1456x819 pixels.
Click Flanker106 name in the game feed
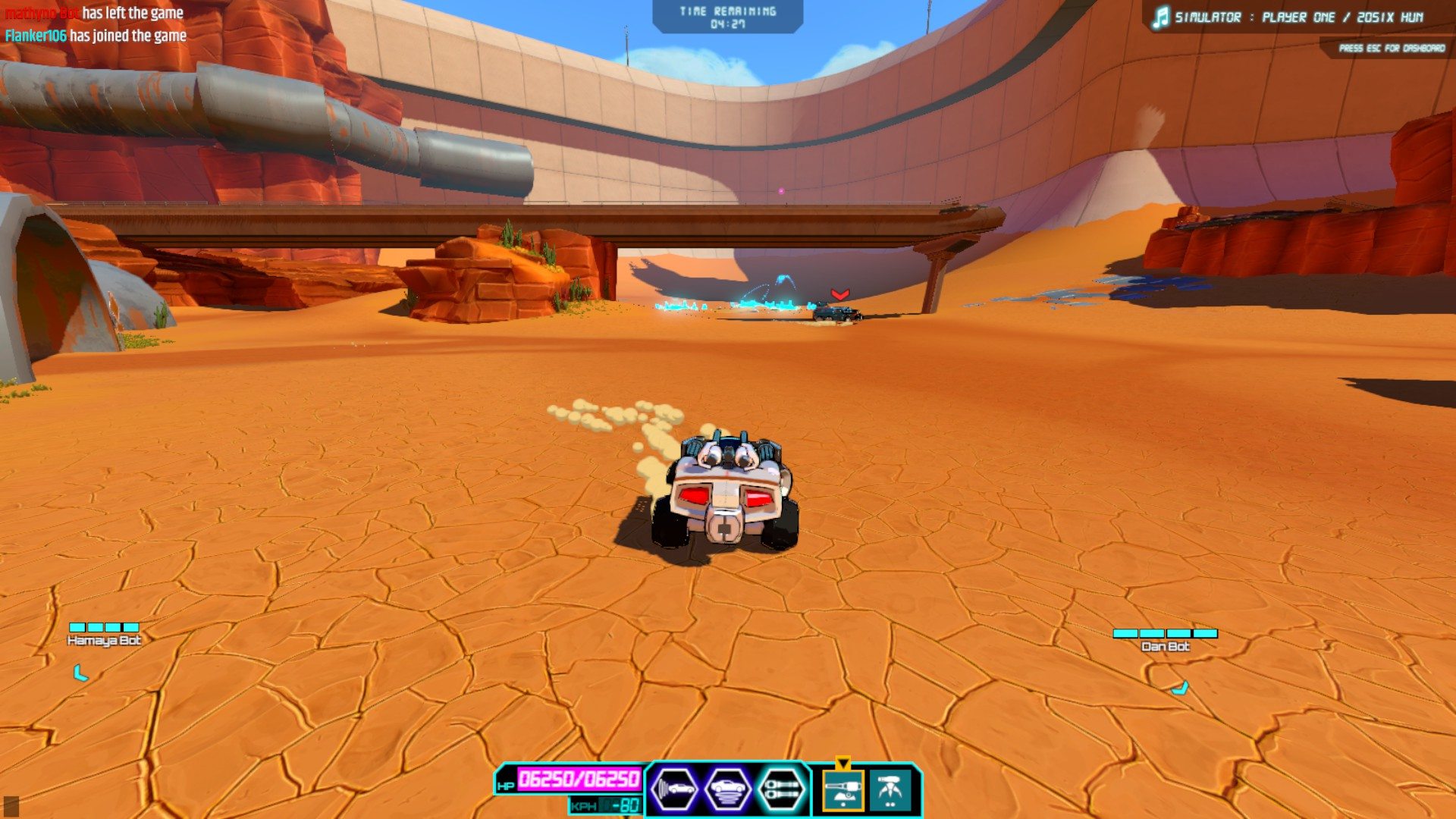(36, 36)
